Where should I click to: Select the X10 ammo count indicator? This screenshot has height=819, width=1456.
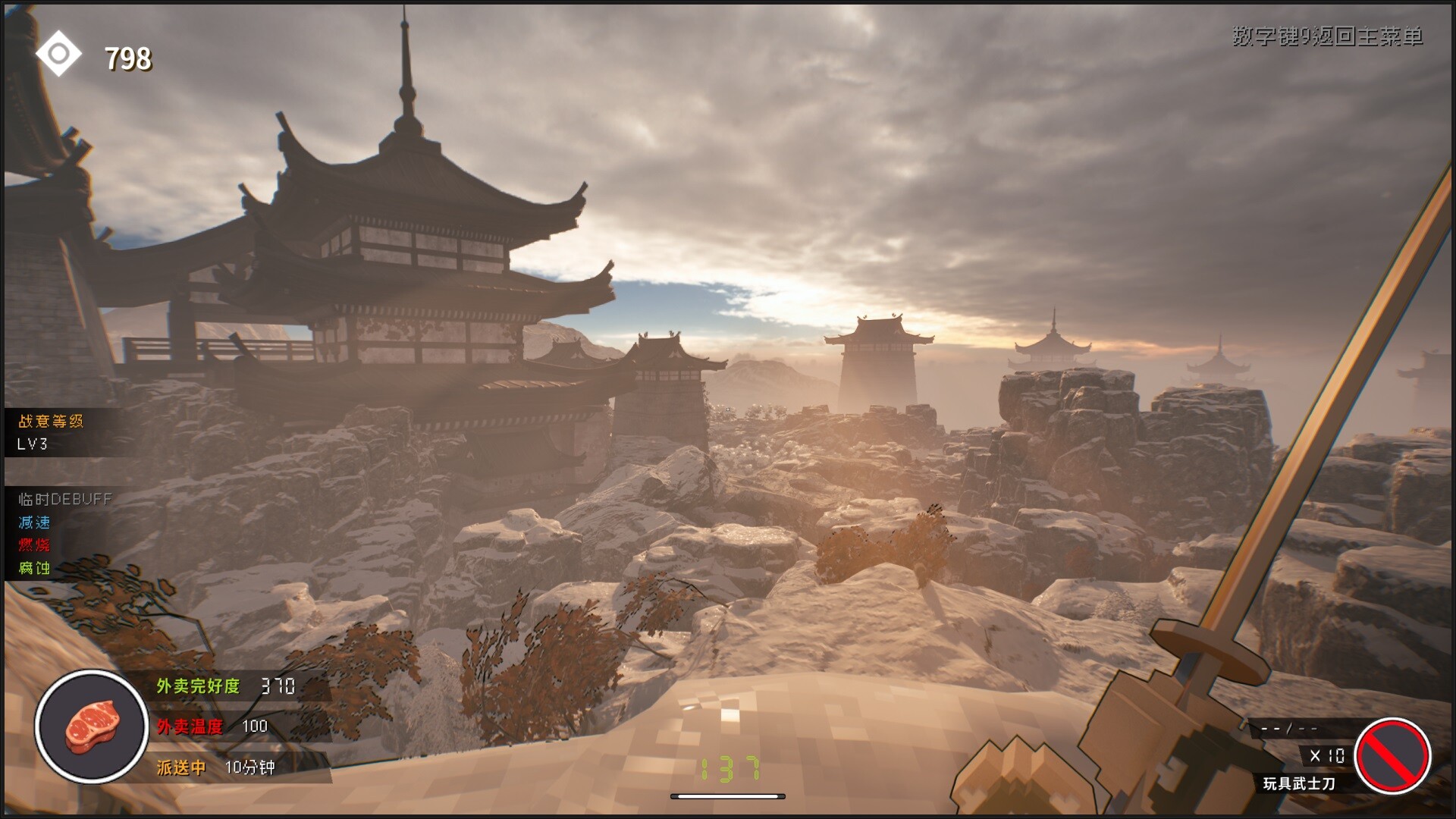(x=1329, y=755)
